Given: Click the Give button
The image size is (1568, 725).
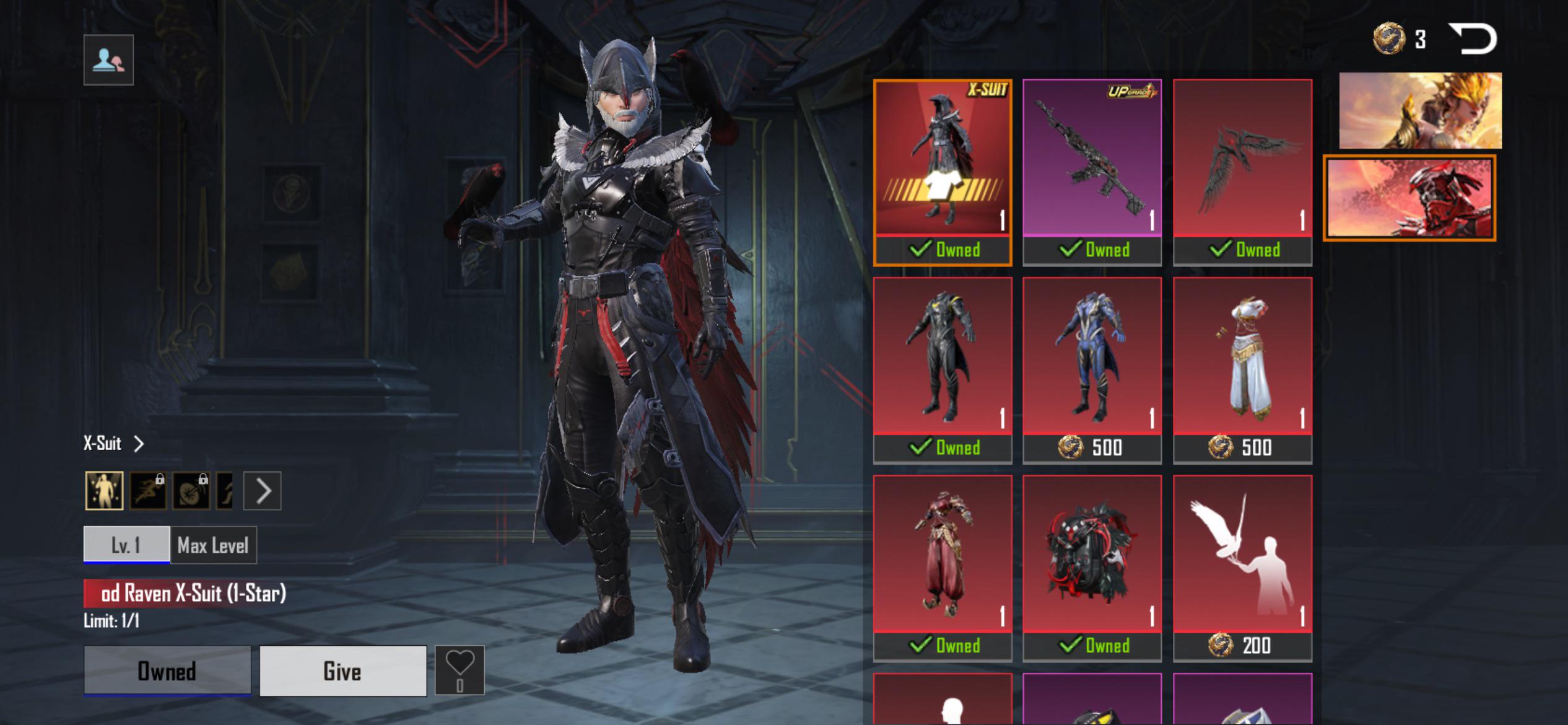Looking at the screenshot, I should point(342,670).
